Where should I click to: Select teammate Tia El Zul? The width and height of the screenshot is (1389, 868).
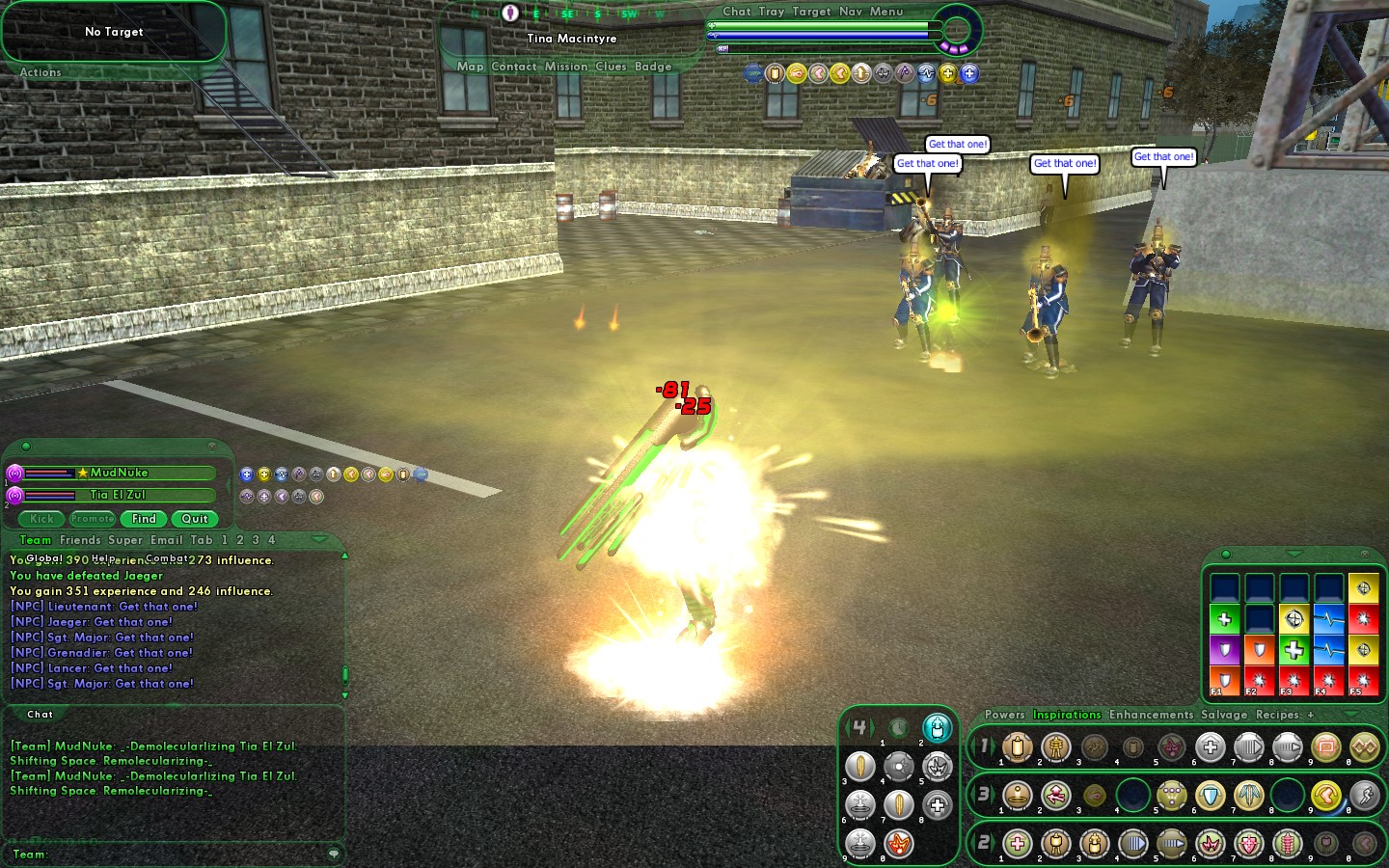tap(118, 495)
